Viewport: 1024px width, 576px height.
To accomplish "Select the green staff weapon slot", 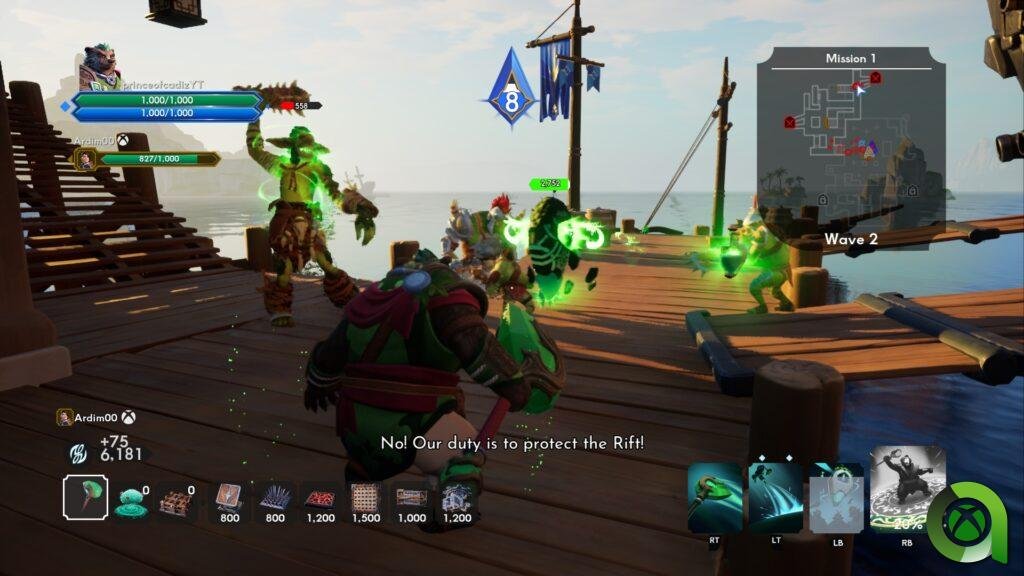I will pyautogui.click(x=86, y=497).
